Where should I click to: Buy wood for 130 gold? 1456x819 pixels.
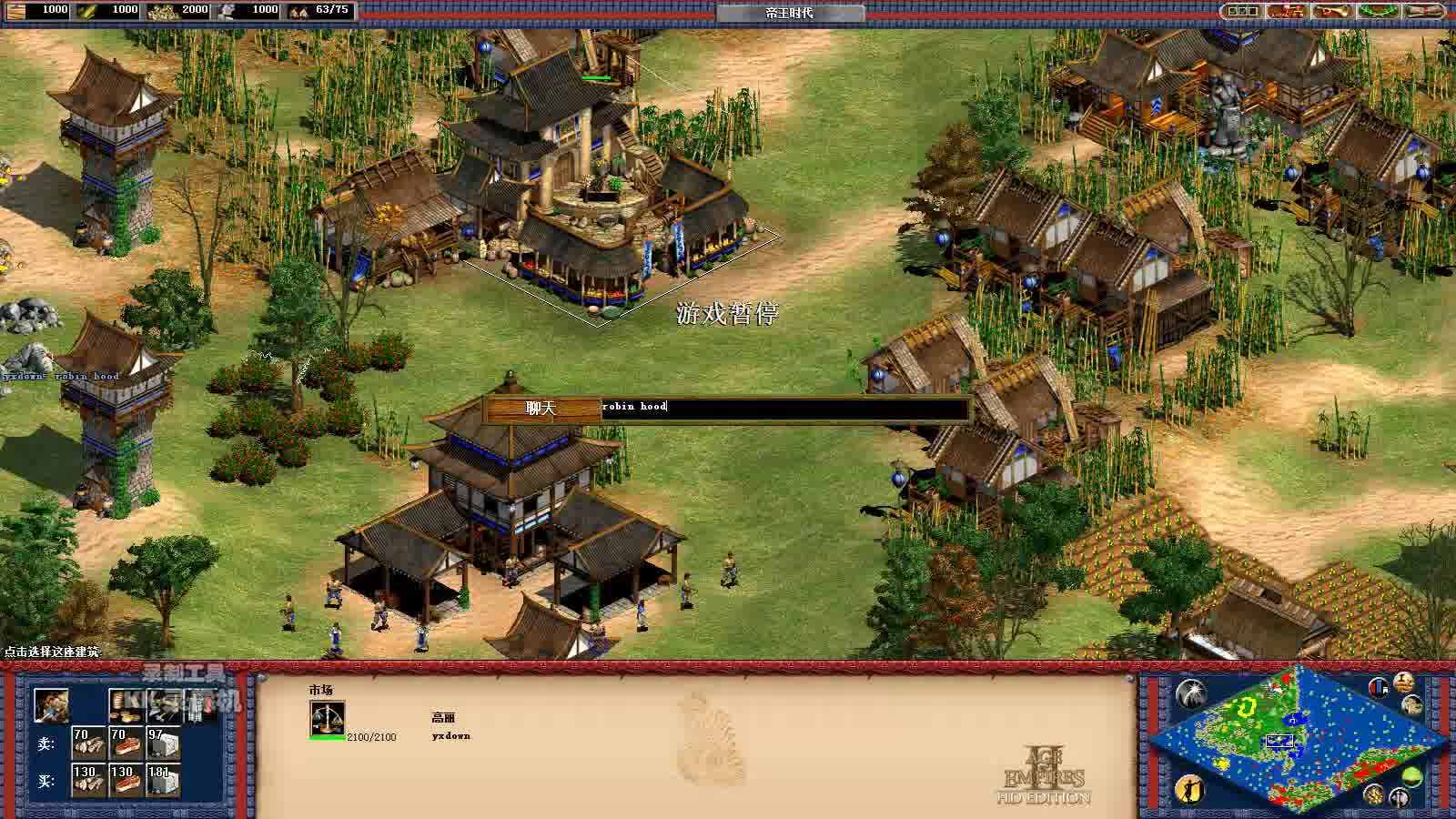coord(88,781)
